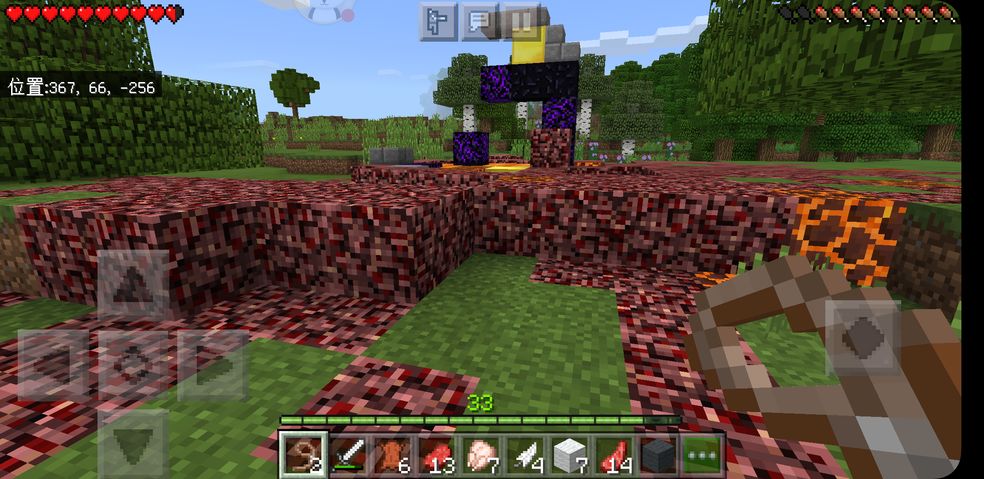Select the raw meat stack of 13

[x=436, y=455]
